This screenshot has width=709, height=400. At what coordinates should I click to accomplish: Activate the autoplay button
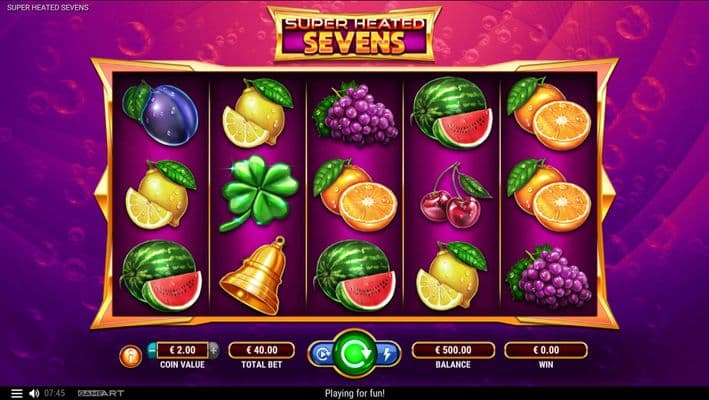pos(322,353)
